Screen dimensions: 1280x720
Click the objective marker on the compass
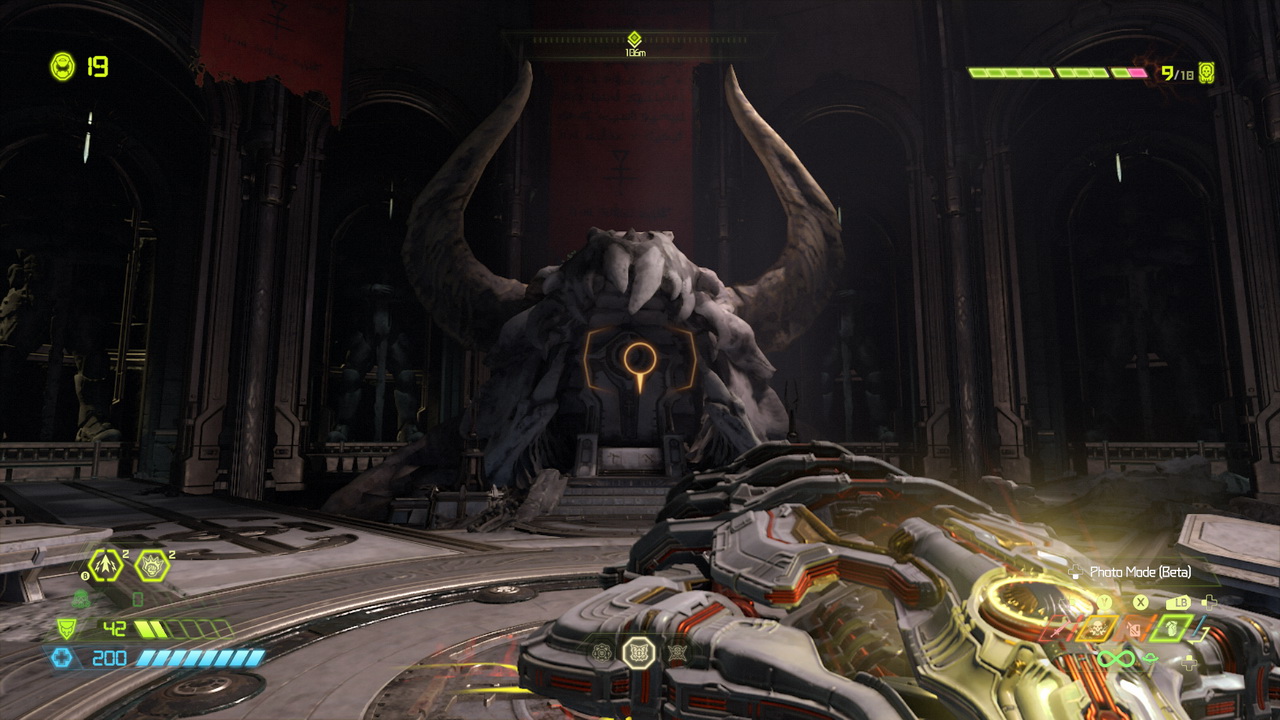634,39
